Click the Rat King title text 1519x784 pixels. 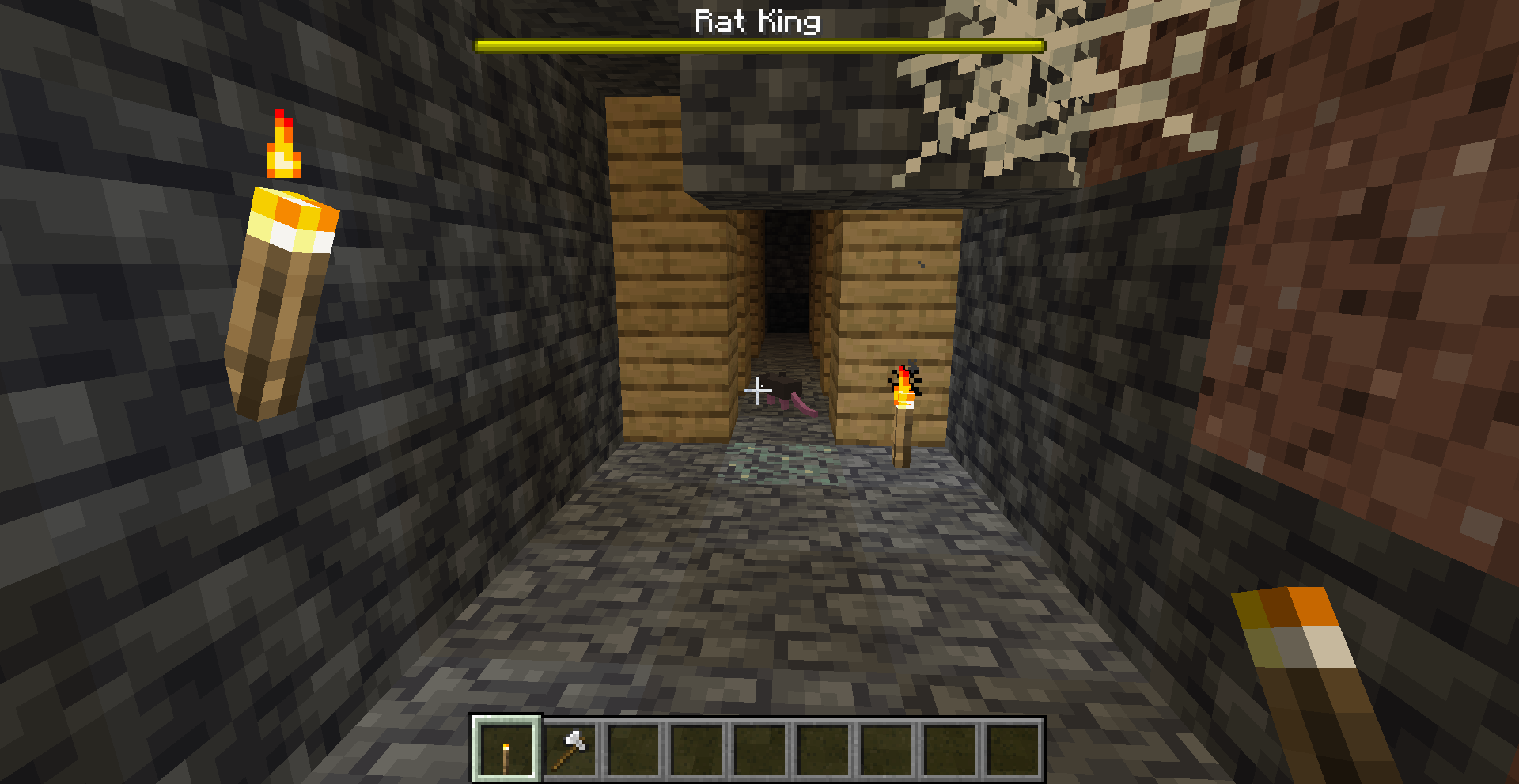click(758, 21)
